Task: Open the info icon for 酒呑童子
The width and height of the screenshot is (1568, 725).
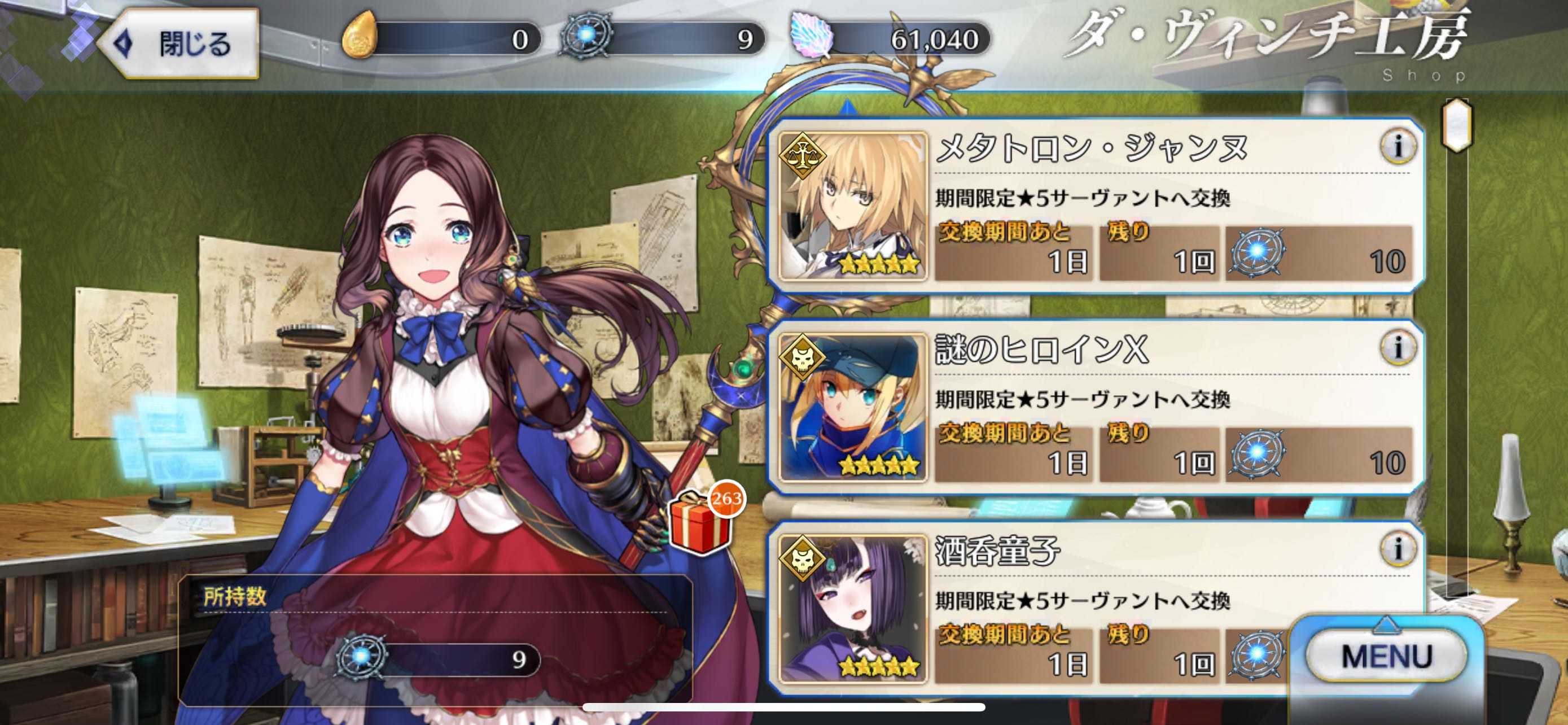Action: click(x=1398, y=549)
